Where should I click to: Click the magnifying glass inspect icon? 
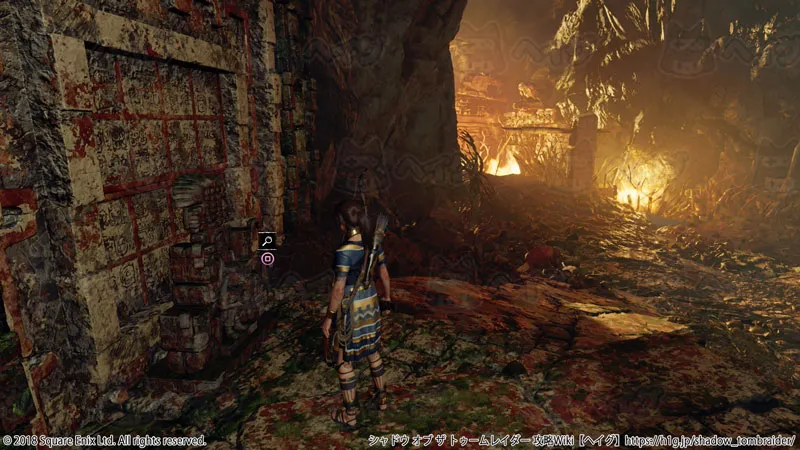pyautogui.click(x=267, y=240)
